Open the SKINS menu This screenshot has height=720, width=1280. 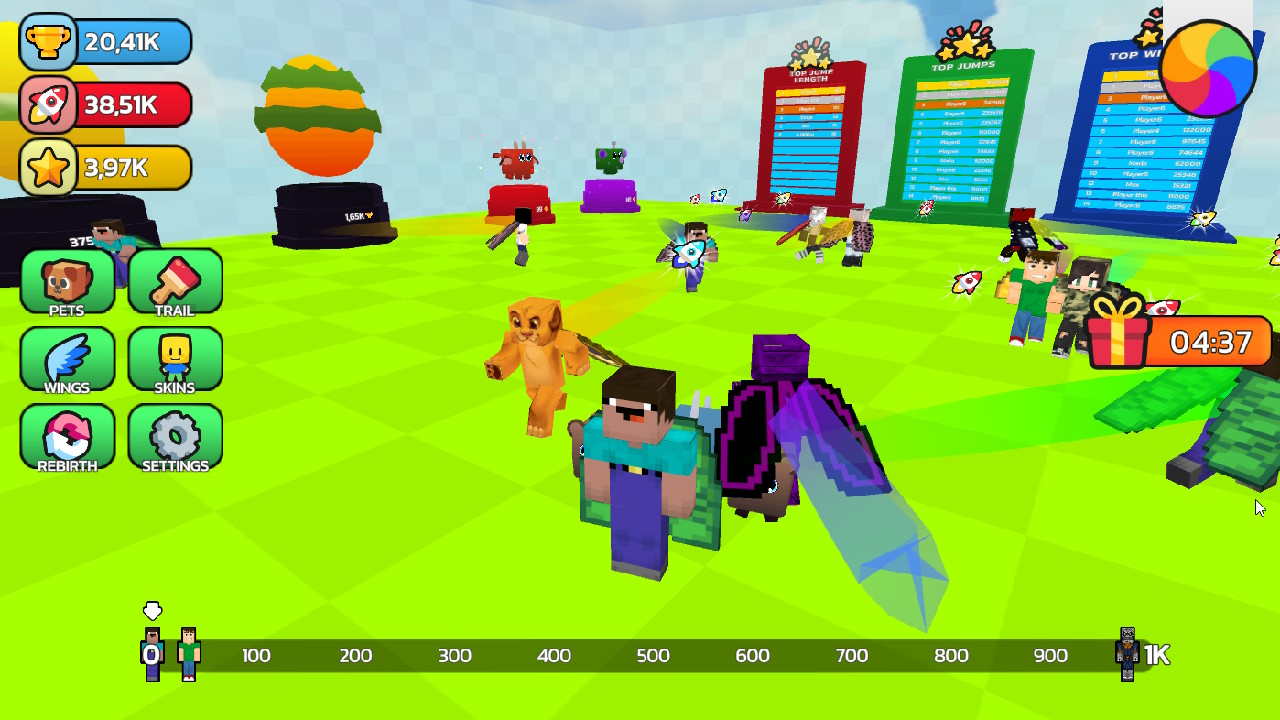click(x=174, y=361)
